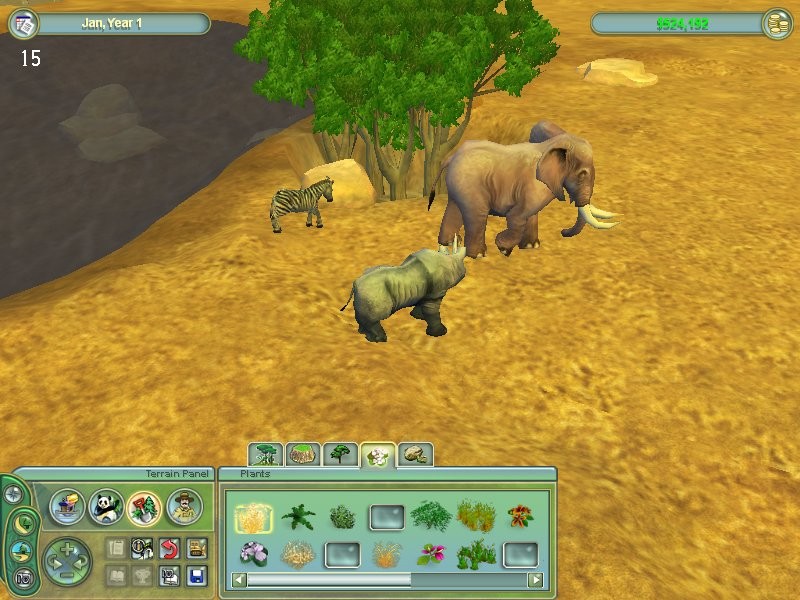Open the zookeeper staff hiring category
800x600 pixels.
[184, 508]
